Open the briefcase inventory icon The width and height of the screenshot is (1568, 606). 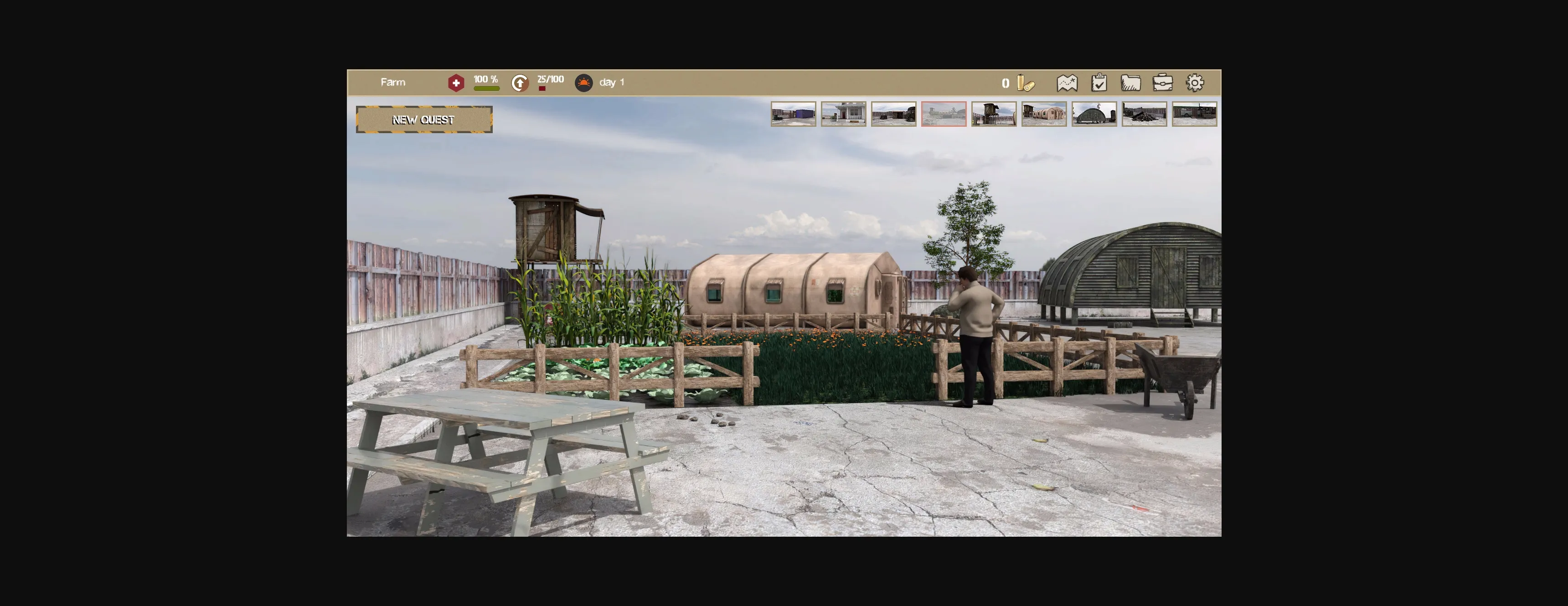(1163, 83)
